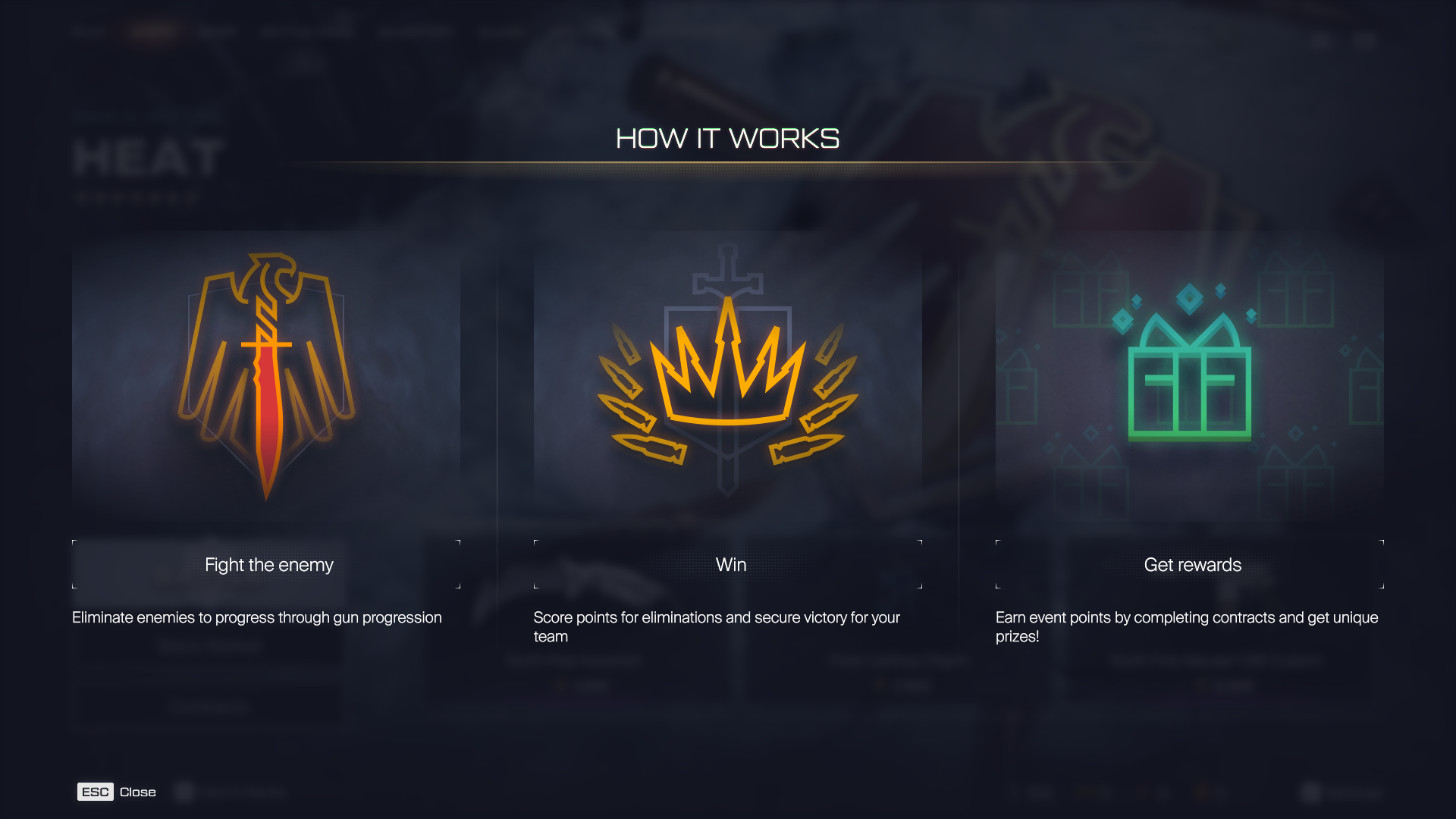Click the Win label
This screenshot has width=1456, height=819.
pos(730,565)
